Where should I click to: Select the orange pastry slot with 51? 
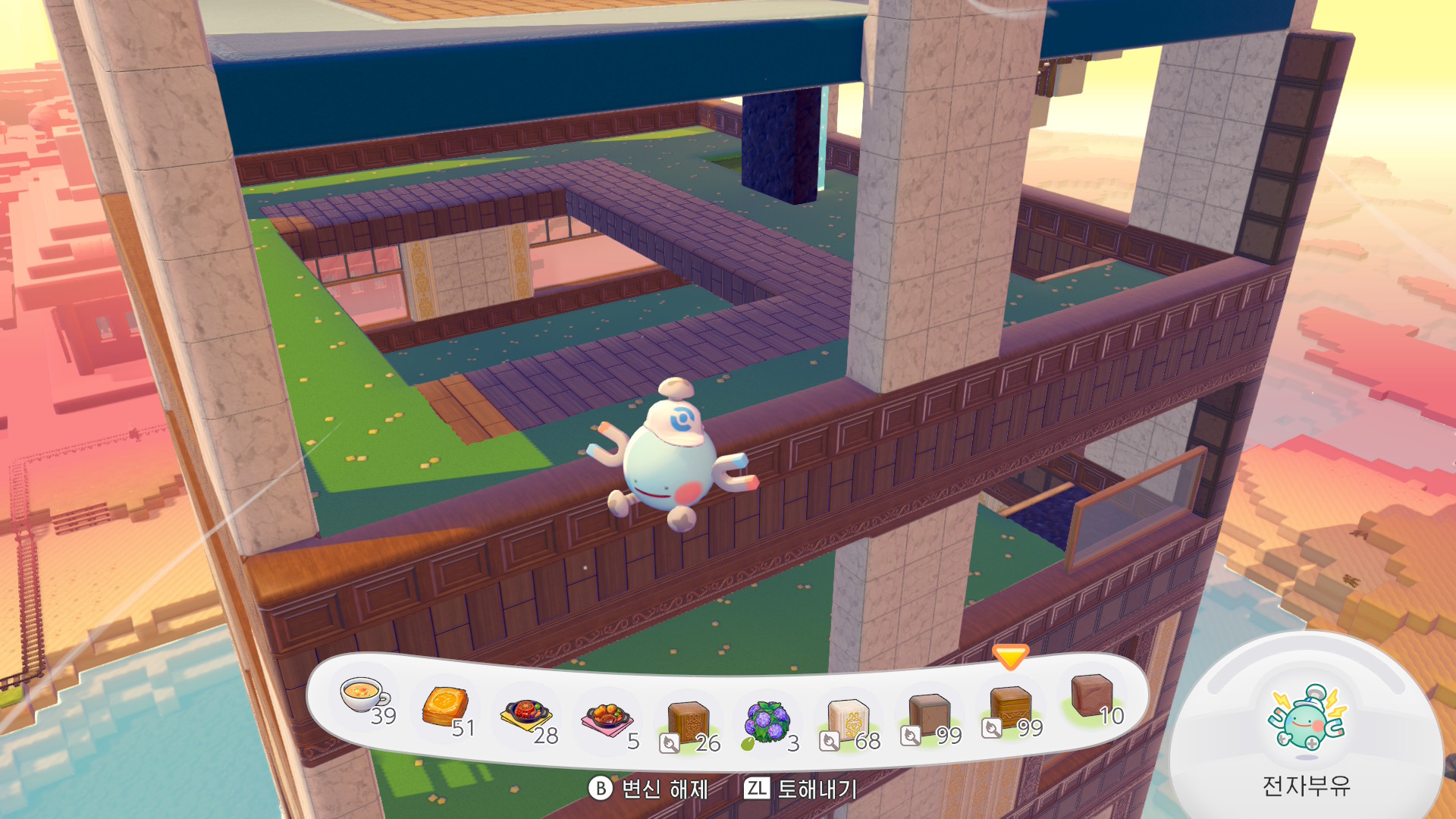click(x=446, y=707)
